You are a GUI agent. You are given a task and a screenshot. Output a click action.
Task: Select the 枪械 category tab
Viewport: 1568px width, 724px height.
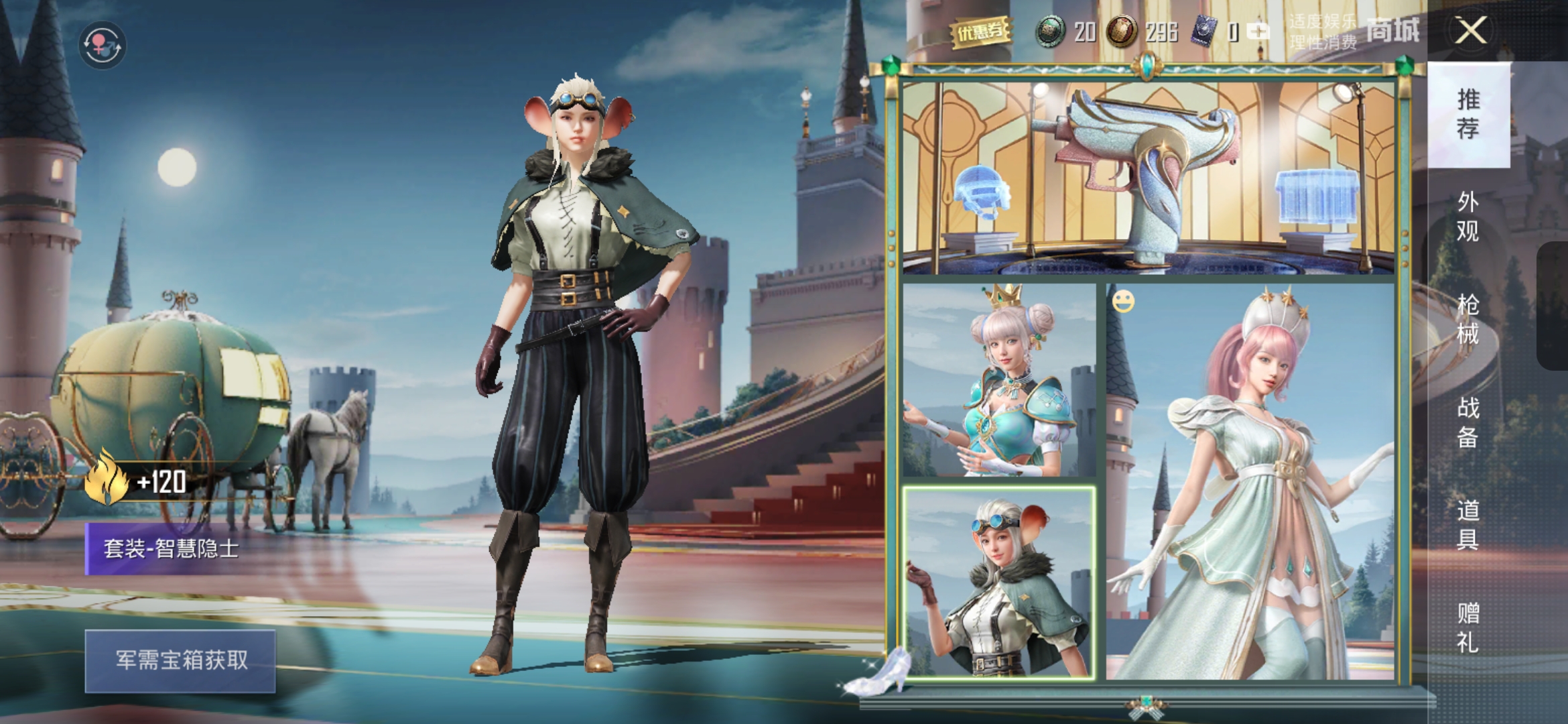[1468, 319]
